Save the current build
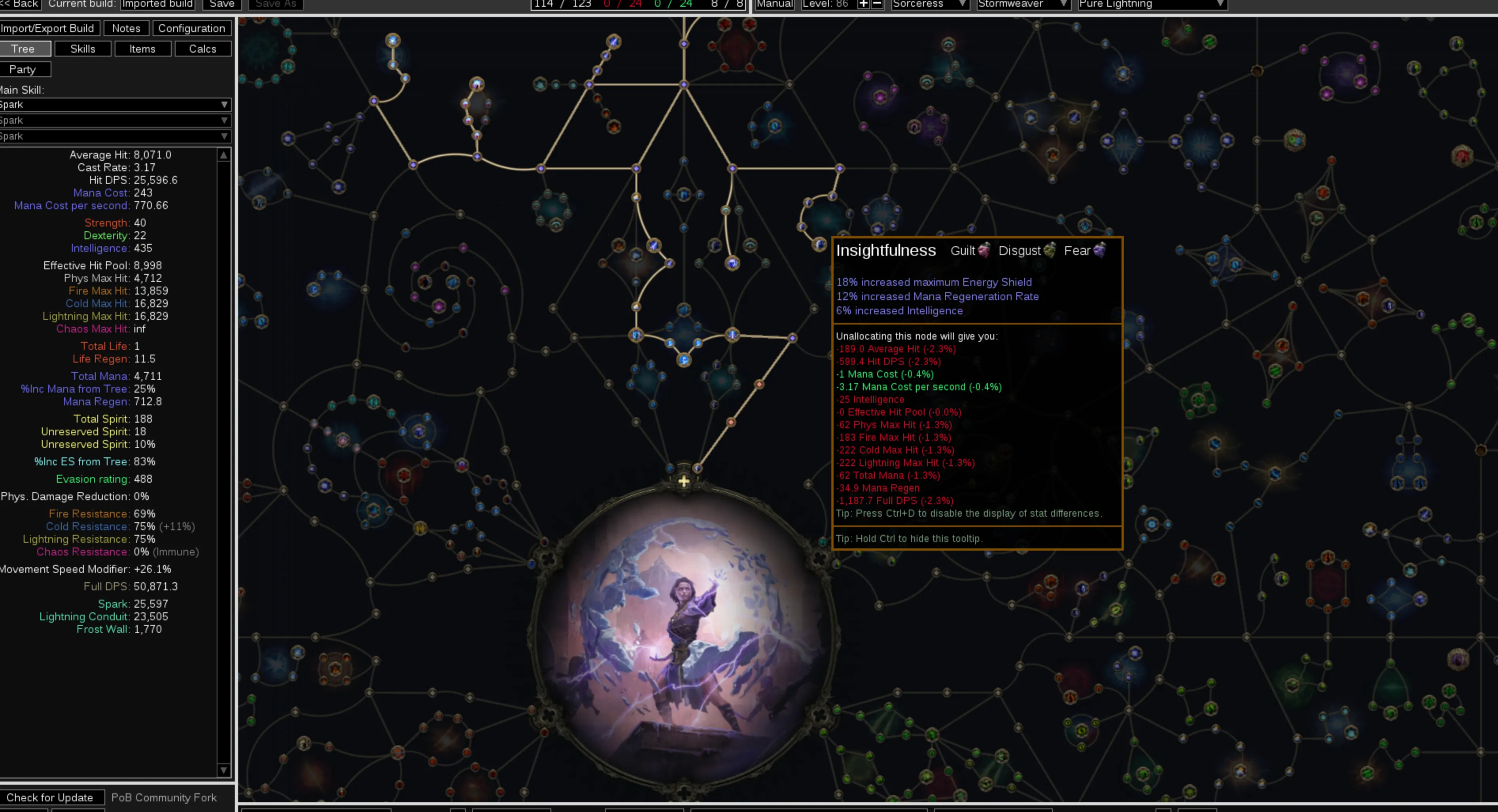Viewport: 1498px width, 812px height. (221, 5)
